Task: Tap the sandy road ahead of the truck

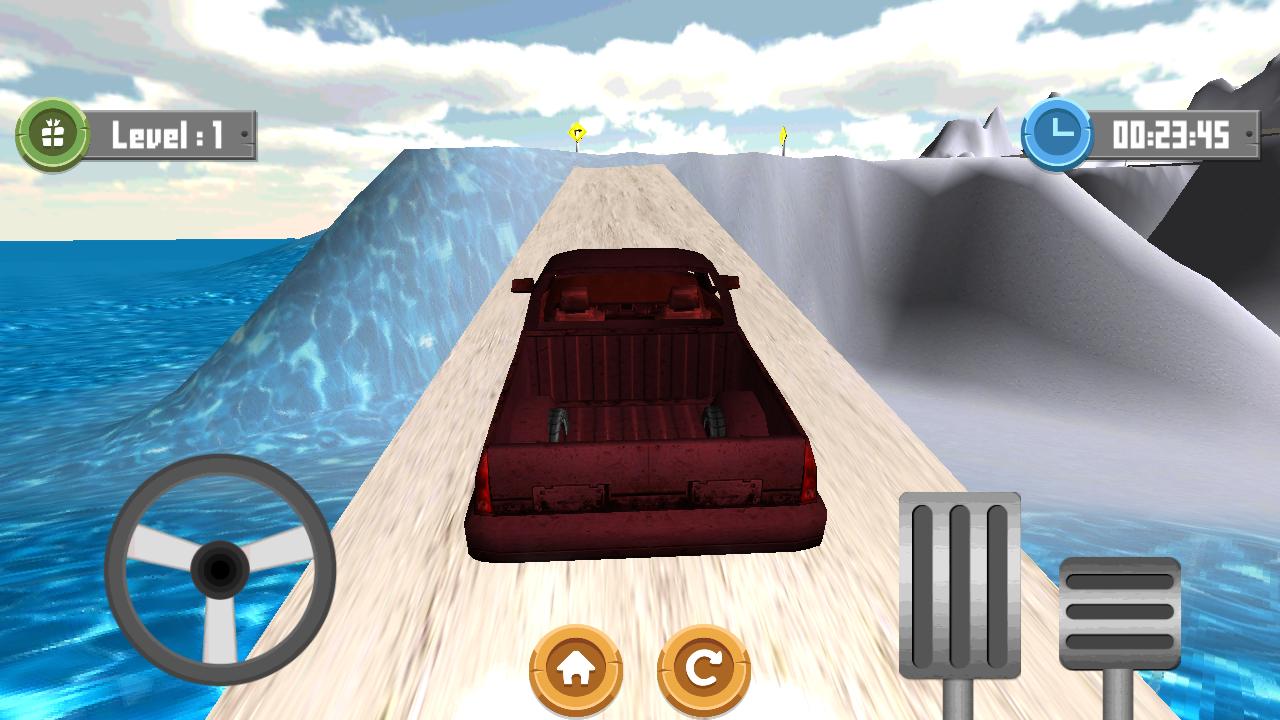Action: 620,200
